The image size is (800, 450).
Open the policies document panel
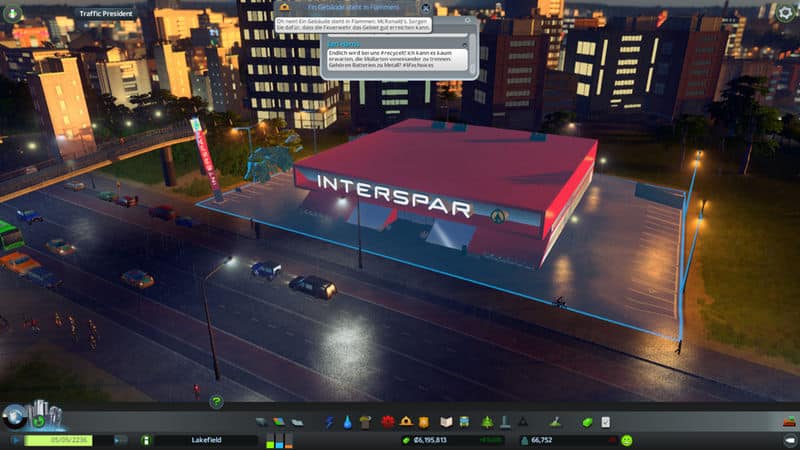pyautogui.click(x=605, y=422)
